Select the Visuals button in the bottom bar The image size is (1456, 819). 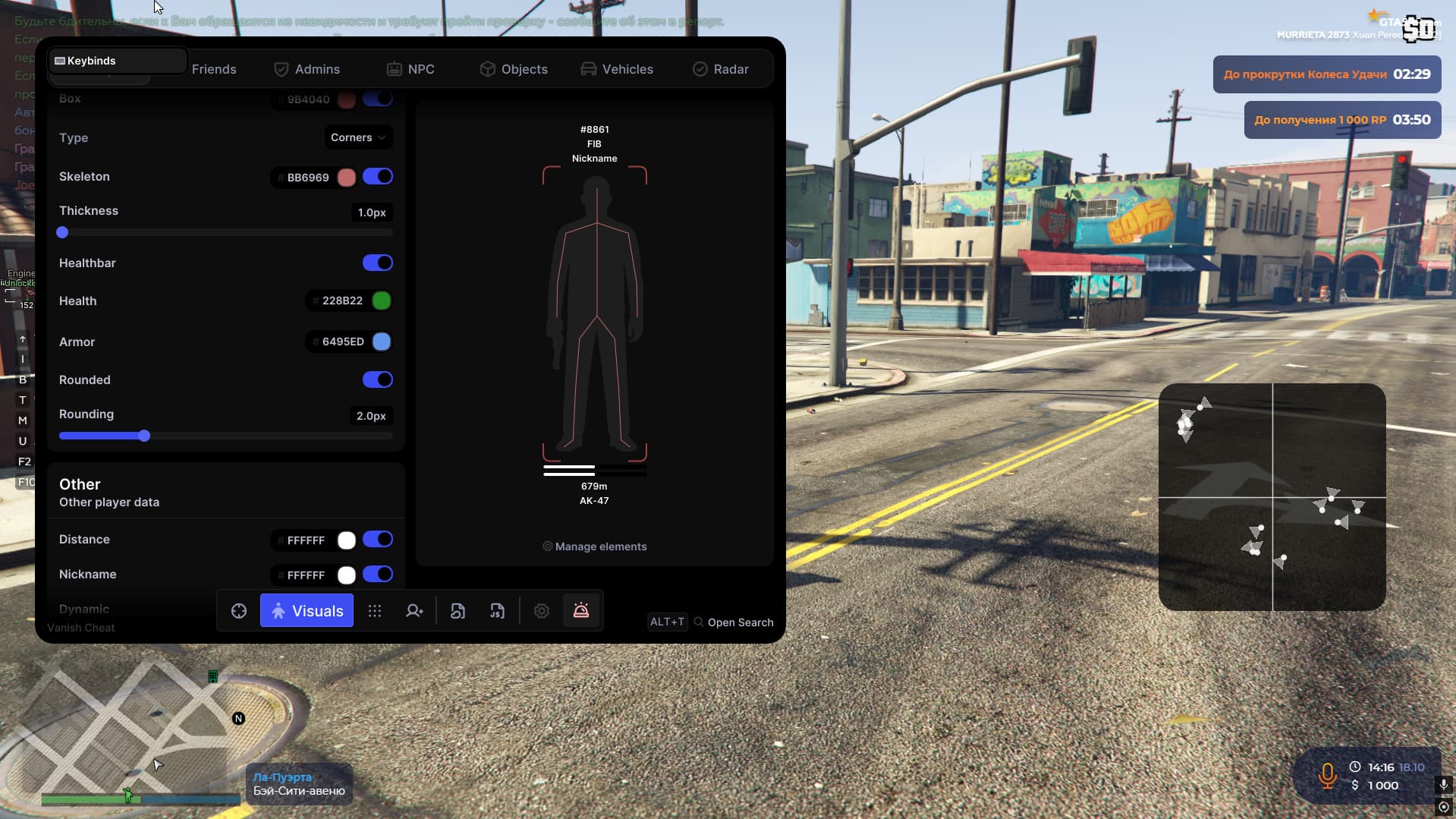coord(307,611)
